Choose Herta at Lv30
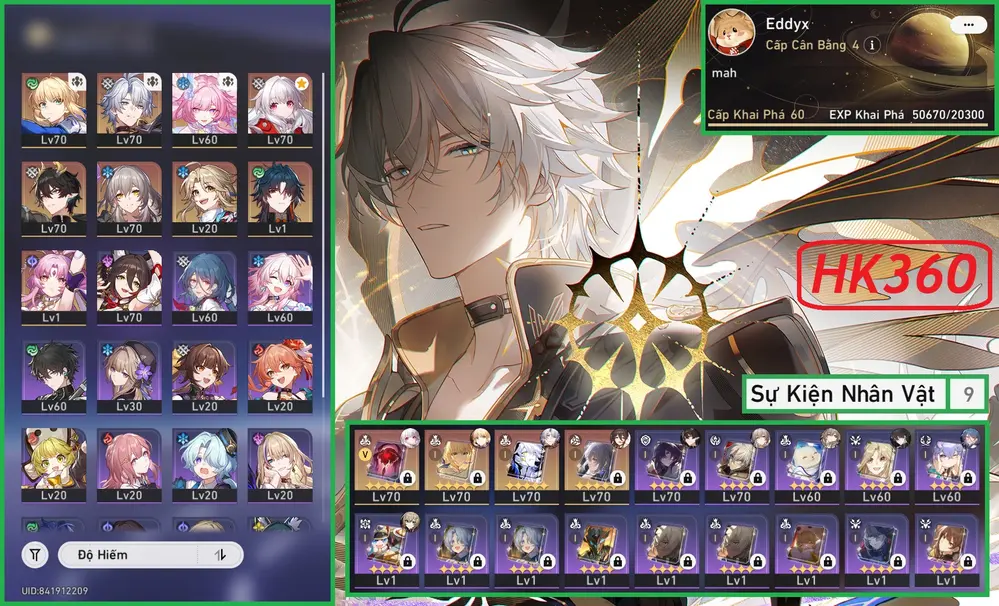 pyautogui.click(x=126, y=377)
